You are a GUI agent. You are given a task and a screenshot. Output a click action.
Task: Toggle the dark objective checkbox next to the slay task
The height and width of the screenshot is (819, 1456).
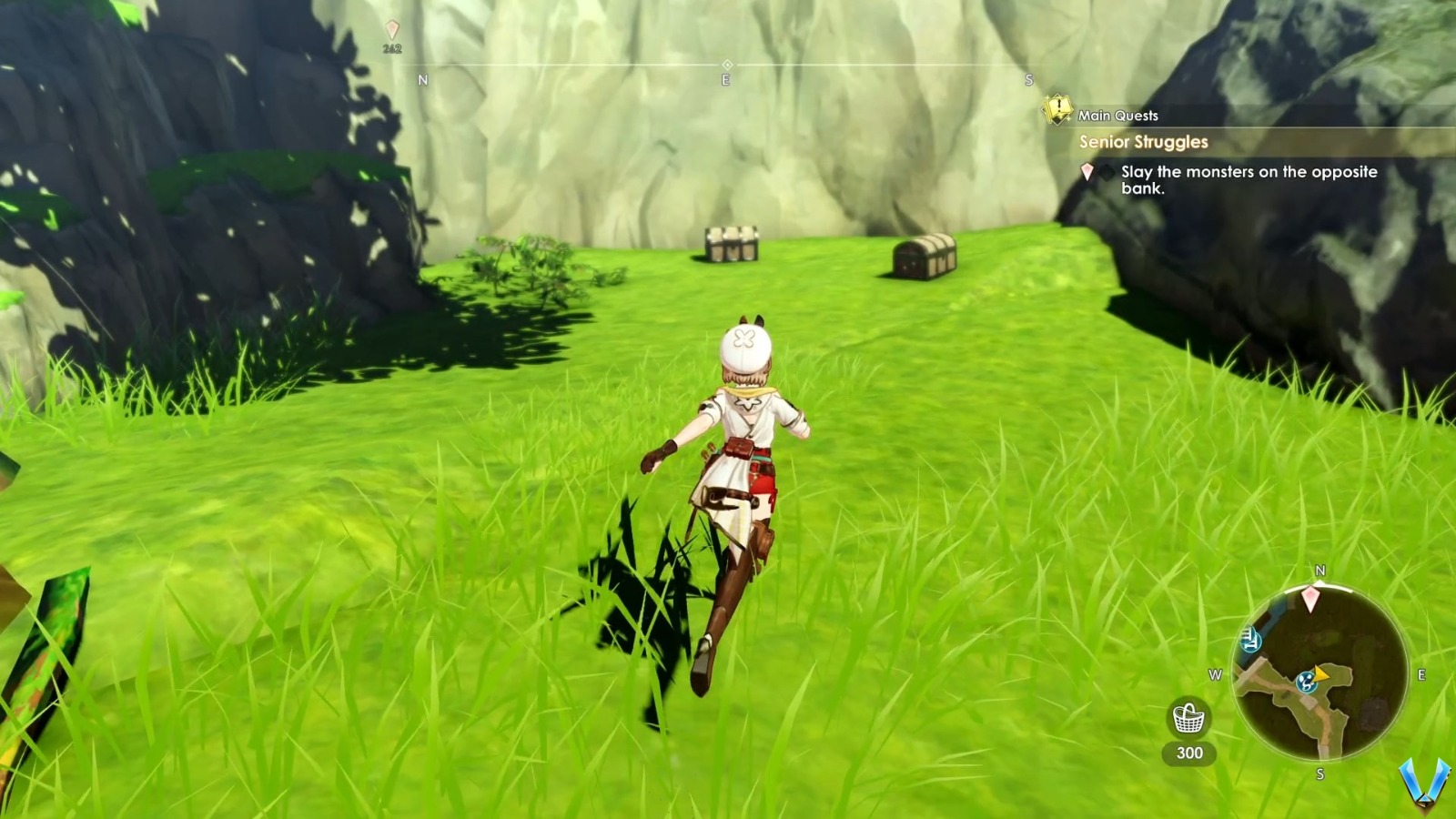[x=1107, y=172]
